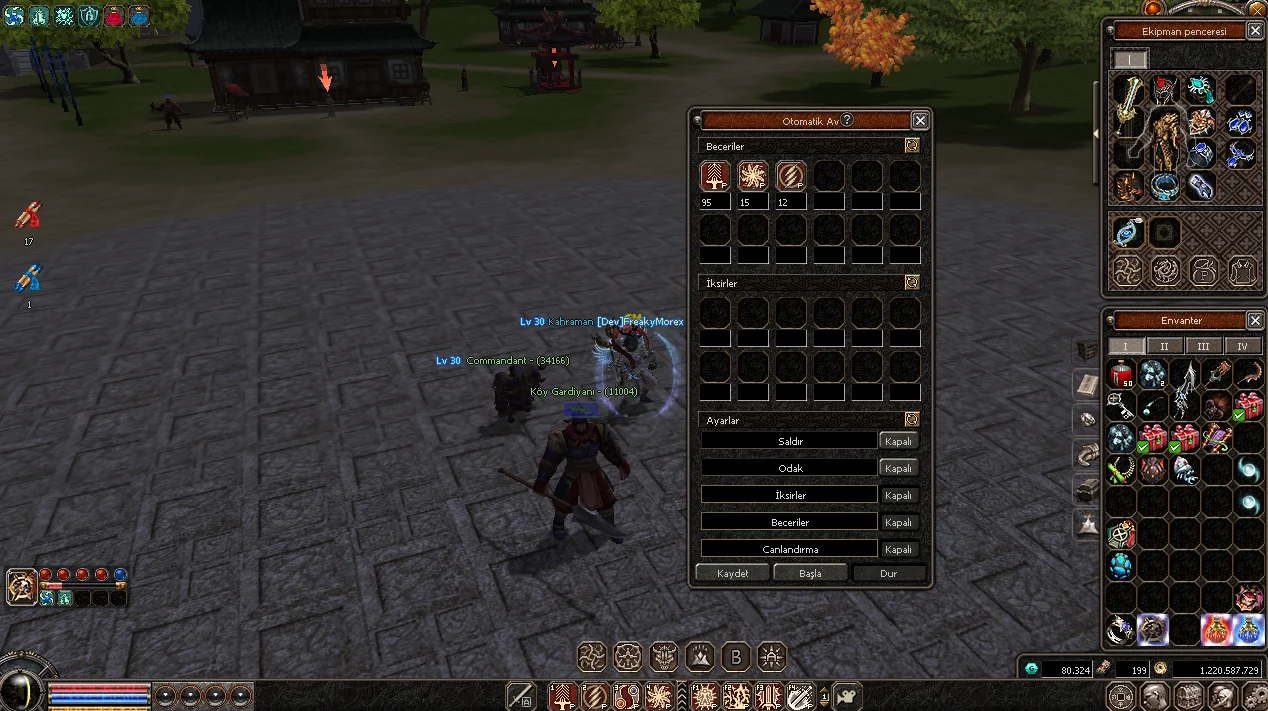
Task: Toggle the Canlandırma setting from Kapalı
Action: [x=898, y=549]
